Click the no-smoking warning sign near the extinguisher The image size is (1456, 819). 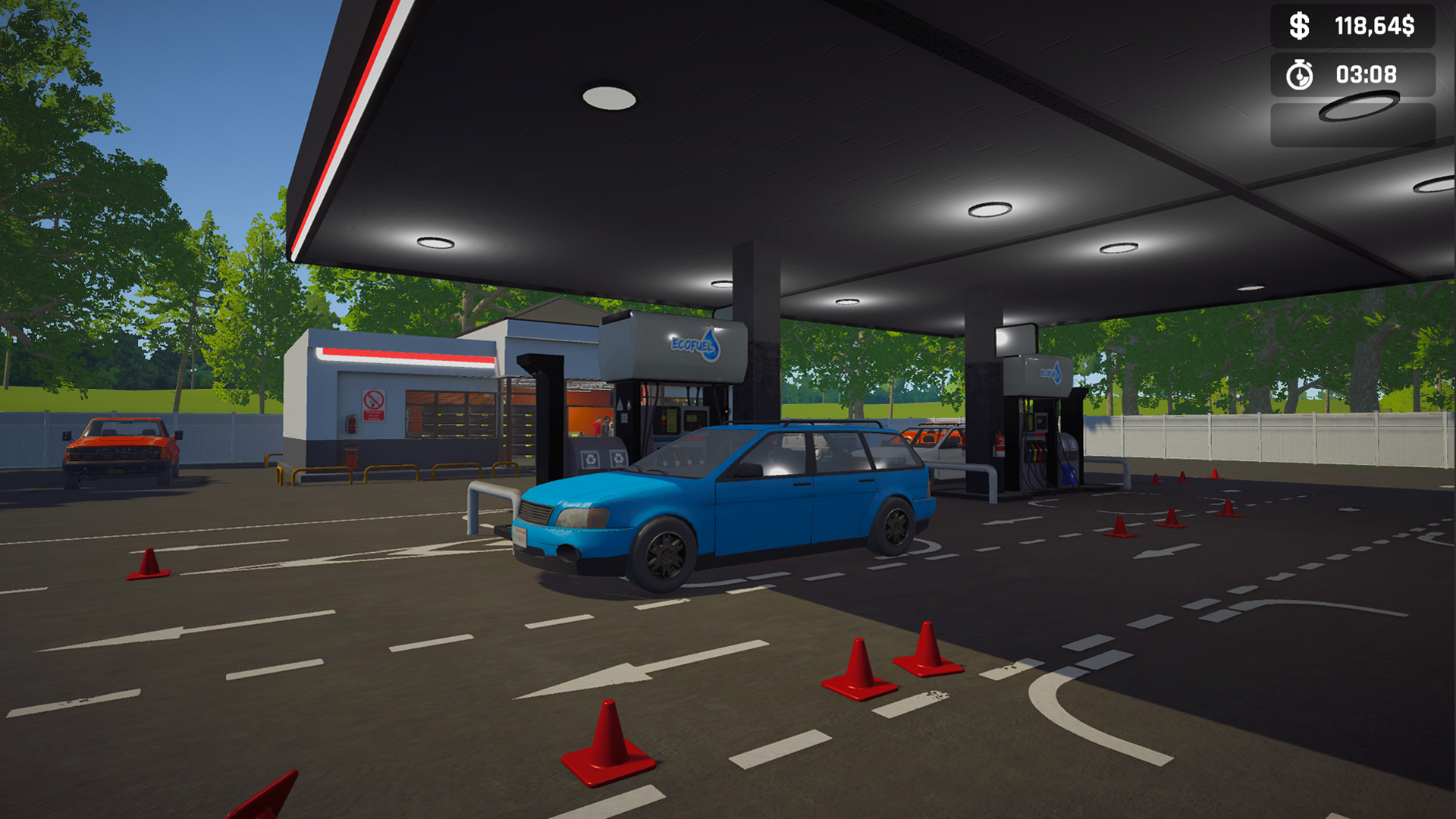click(x=374, y=404)
